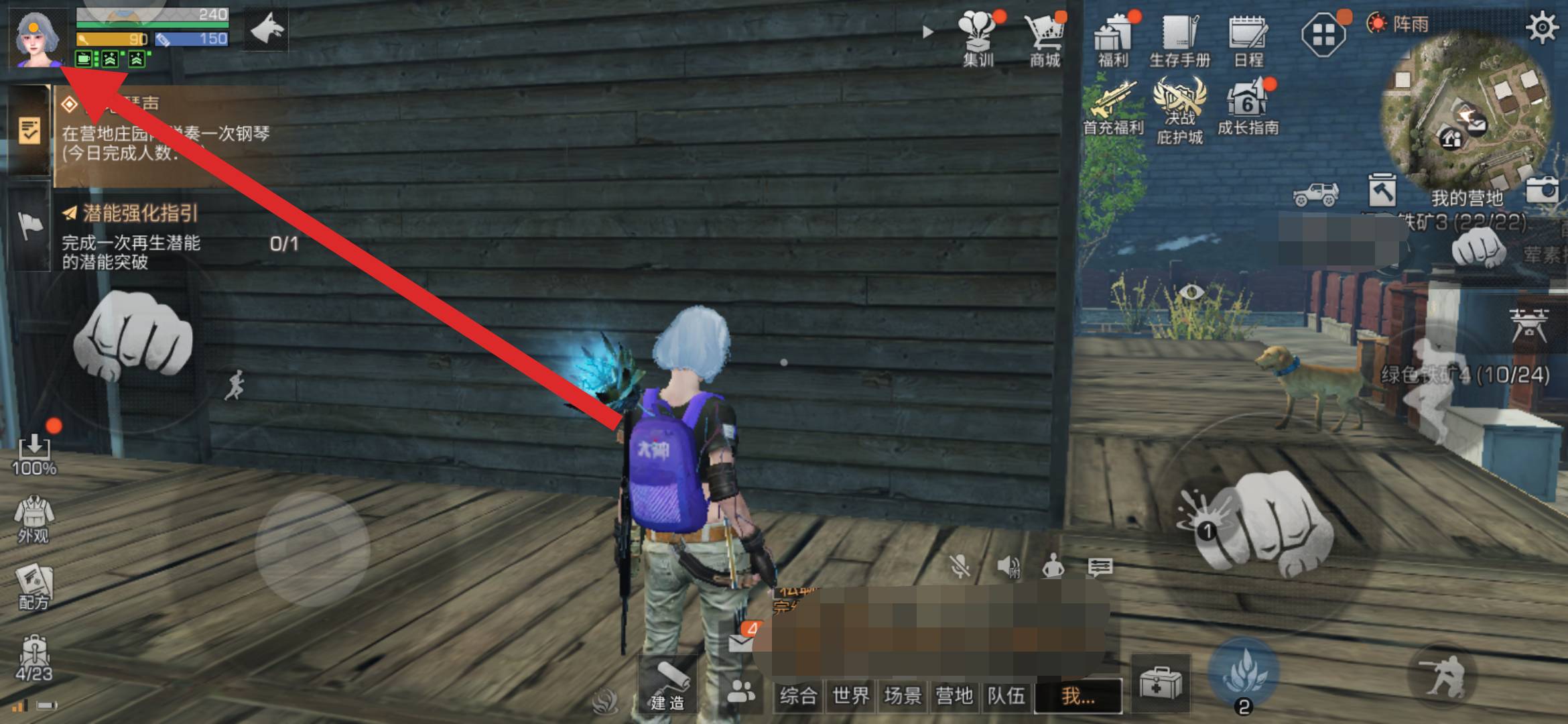Viewport: 1568px width, 724px height.
Task: Open the 福利 welfare gifts
Action: 1113,39
